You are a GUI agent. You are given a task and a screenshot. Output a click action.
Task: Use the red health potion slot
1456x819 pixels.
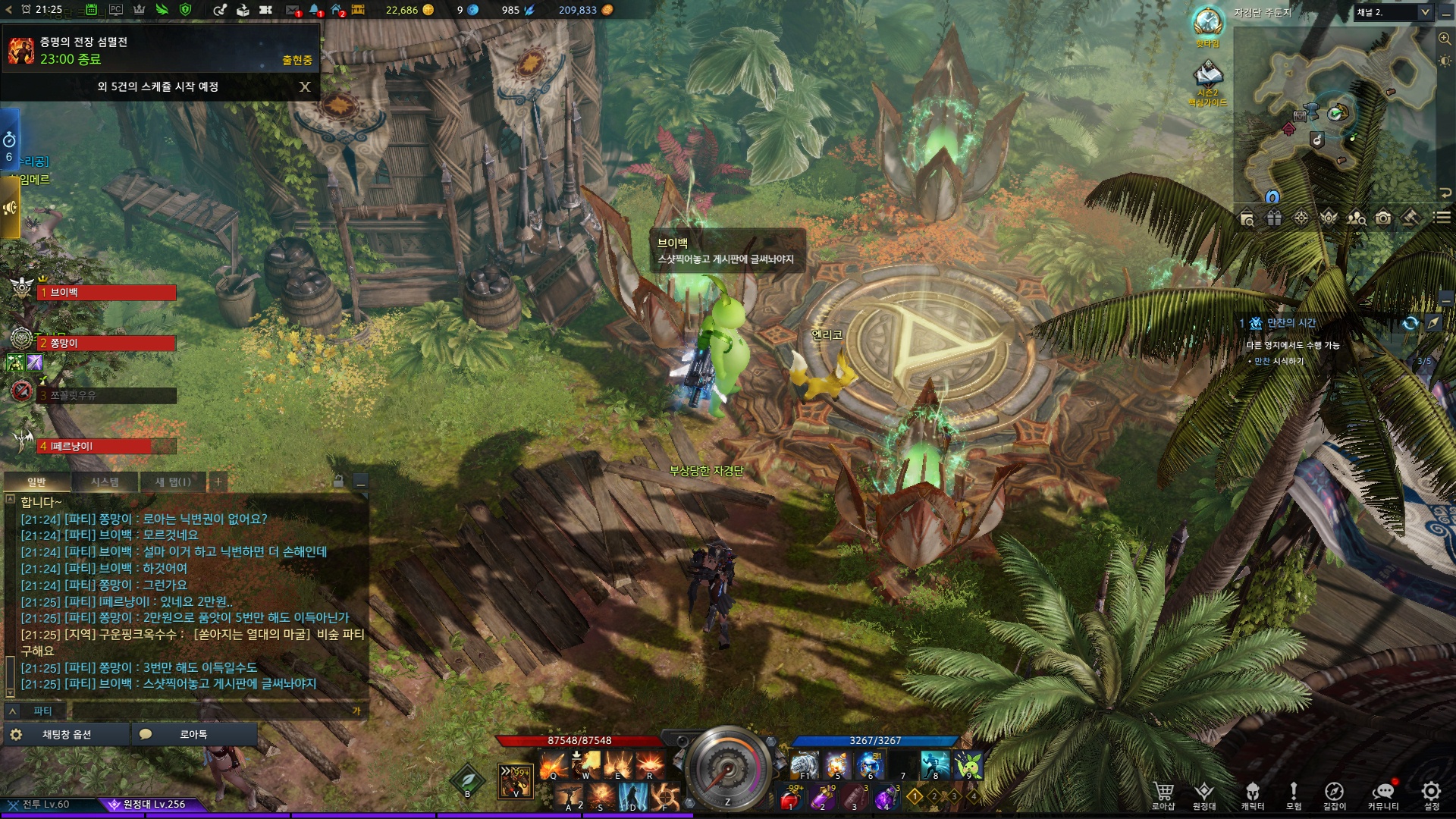(791, 798)
